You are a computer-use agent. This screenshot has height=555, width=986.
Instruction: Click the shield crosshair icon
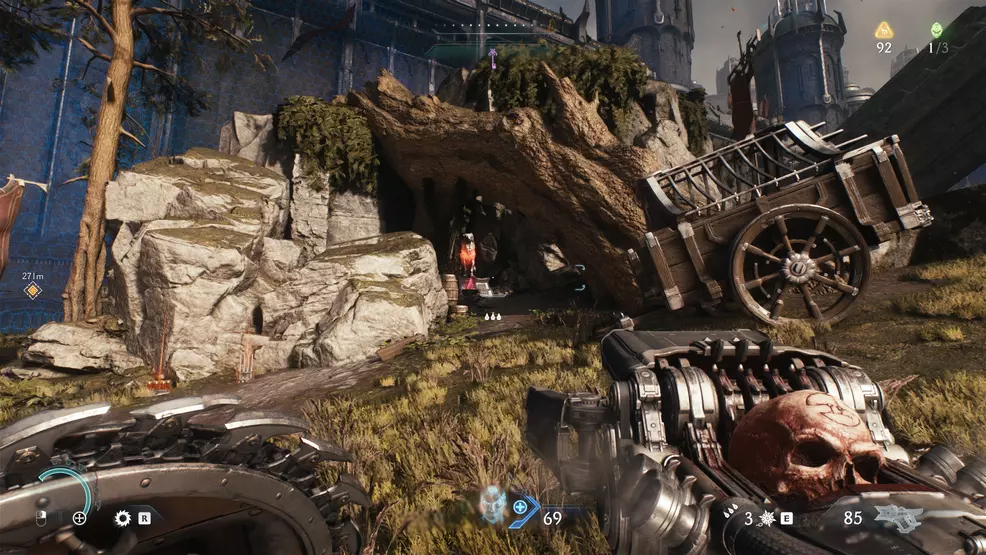click(x=79, y=518)
